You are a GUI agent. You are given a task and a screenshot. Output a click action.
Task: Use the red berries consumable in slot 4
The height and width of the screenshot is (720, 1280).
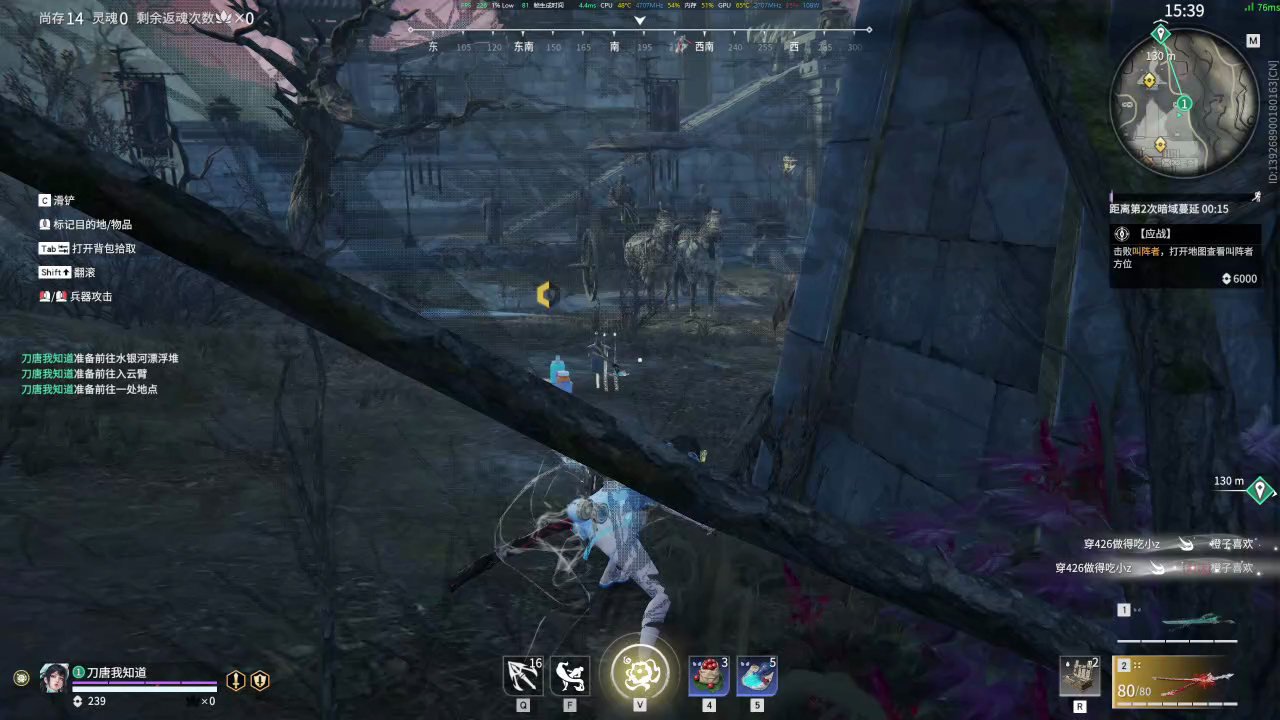click(708, 674)
